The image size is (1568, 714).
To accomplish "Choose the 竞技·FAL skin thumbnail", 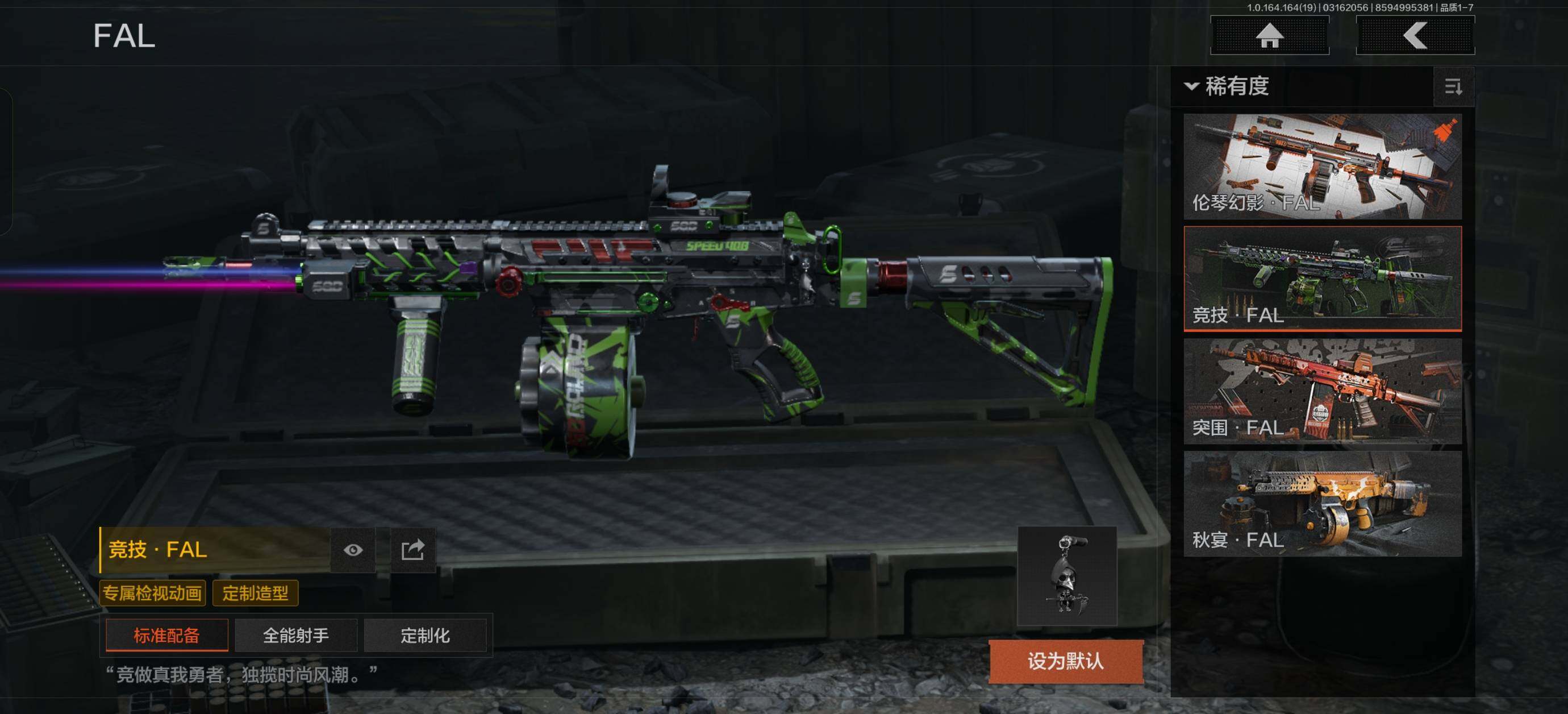I will [x=1322, y=279].
